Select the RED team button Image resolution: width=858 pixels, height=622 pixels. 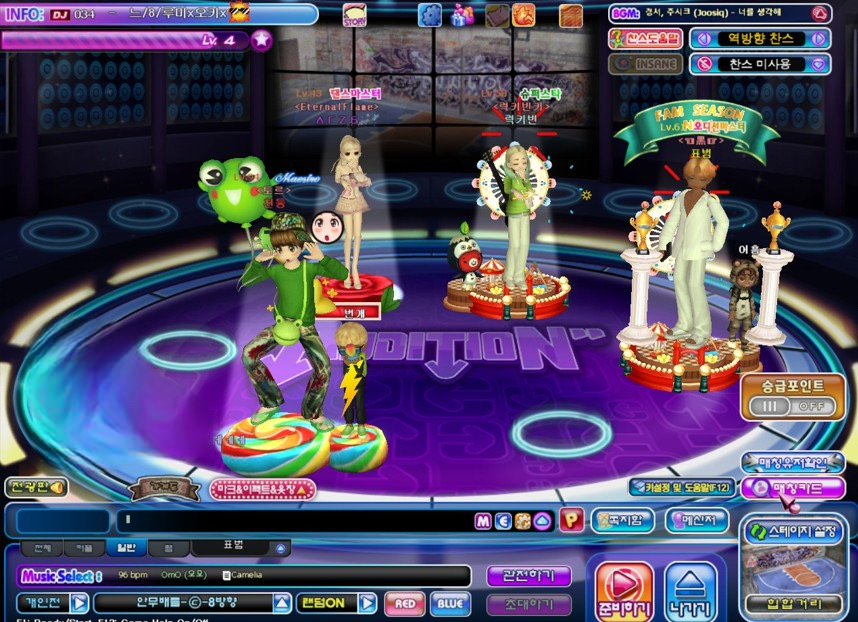click(x=404, y=603)
